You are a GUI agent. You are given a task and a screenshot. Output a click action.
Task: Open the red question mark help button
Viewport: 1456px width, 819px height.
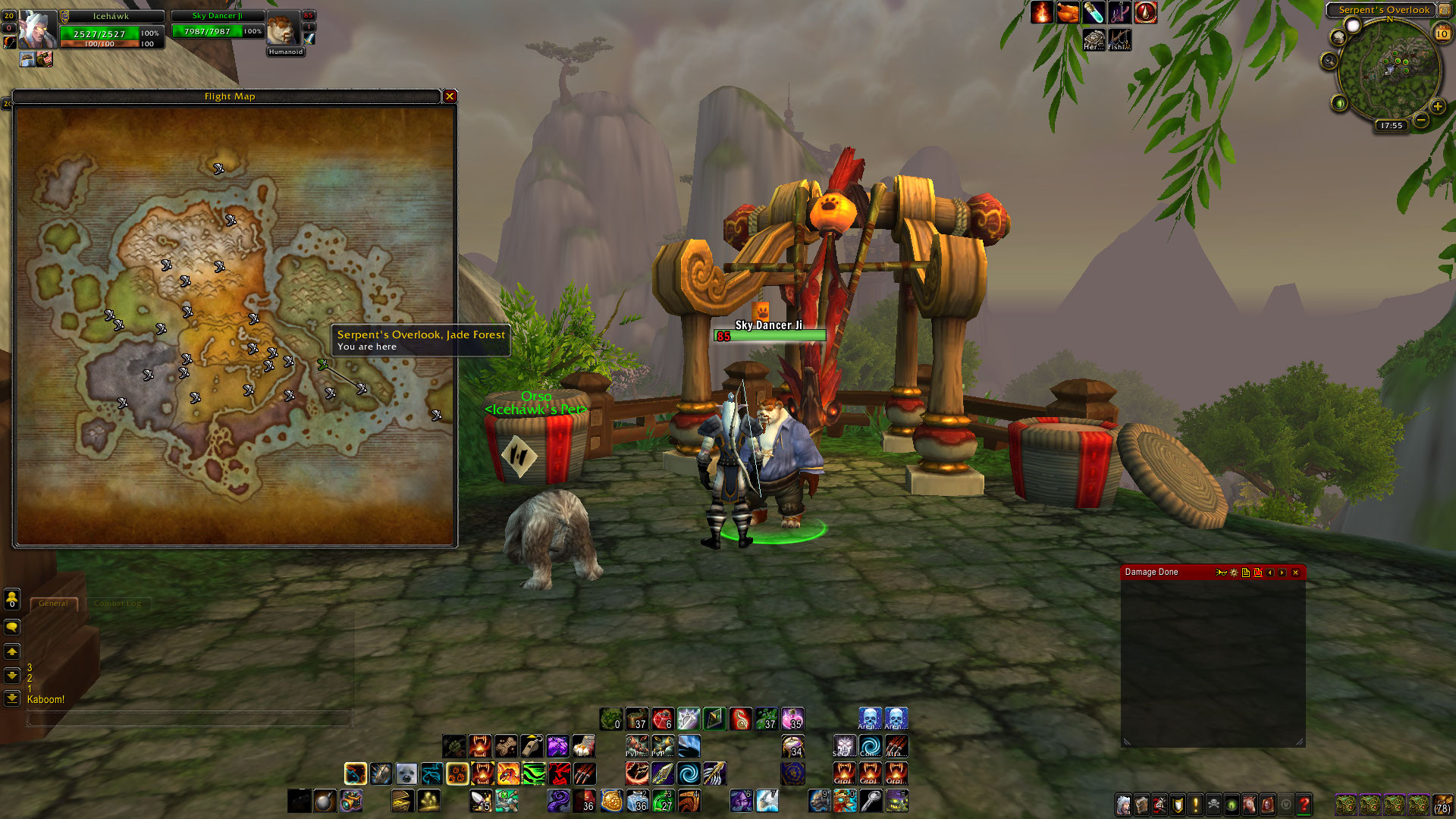coord(1304,804)
